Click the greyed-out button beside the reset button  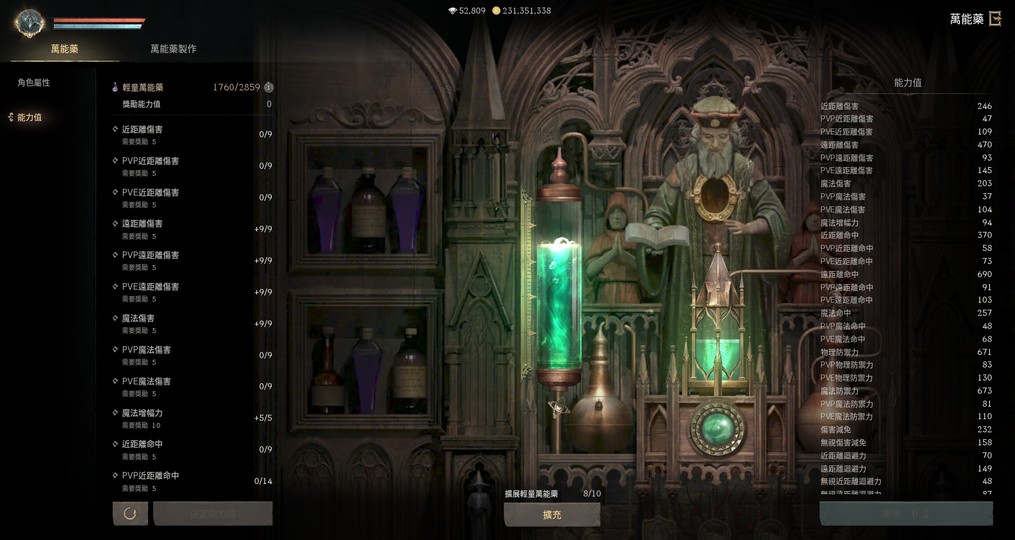point(213,514)
